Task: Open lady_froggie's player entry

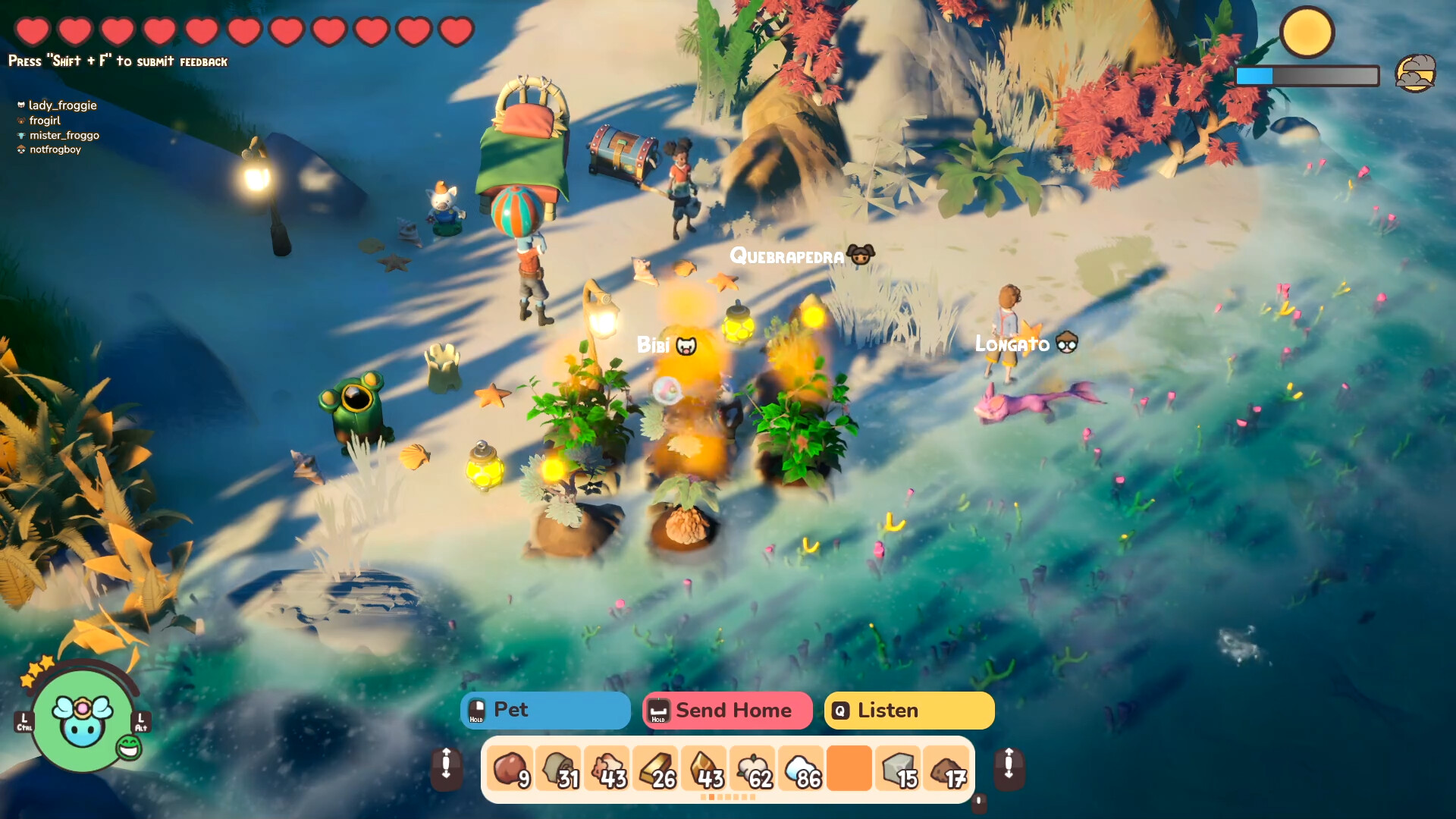Action: (63, 105)
